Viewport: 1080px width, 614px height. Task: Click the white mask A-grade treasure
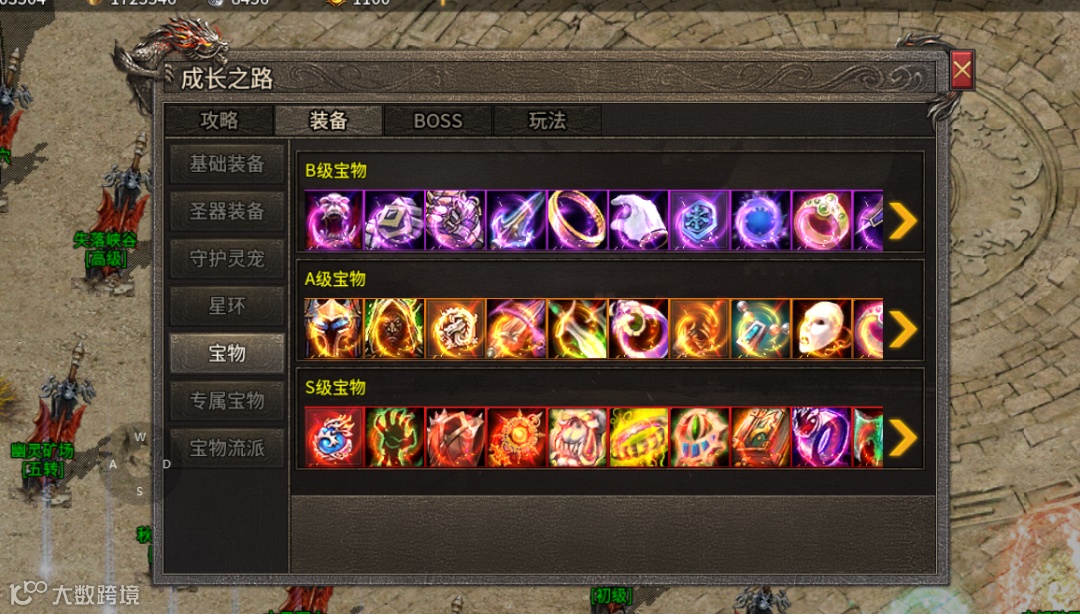pyautogui.click(x=821, y=329)
